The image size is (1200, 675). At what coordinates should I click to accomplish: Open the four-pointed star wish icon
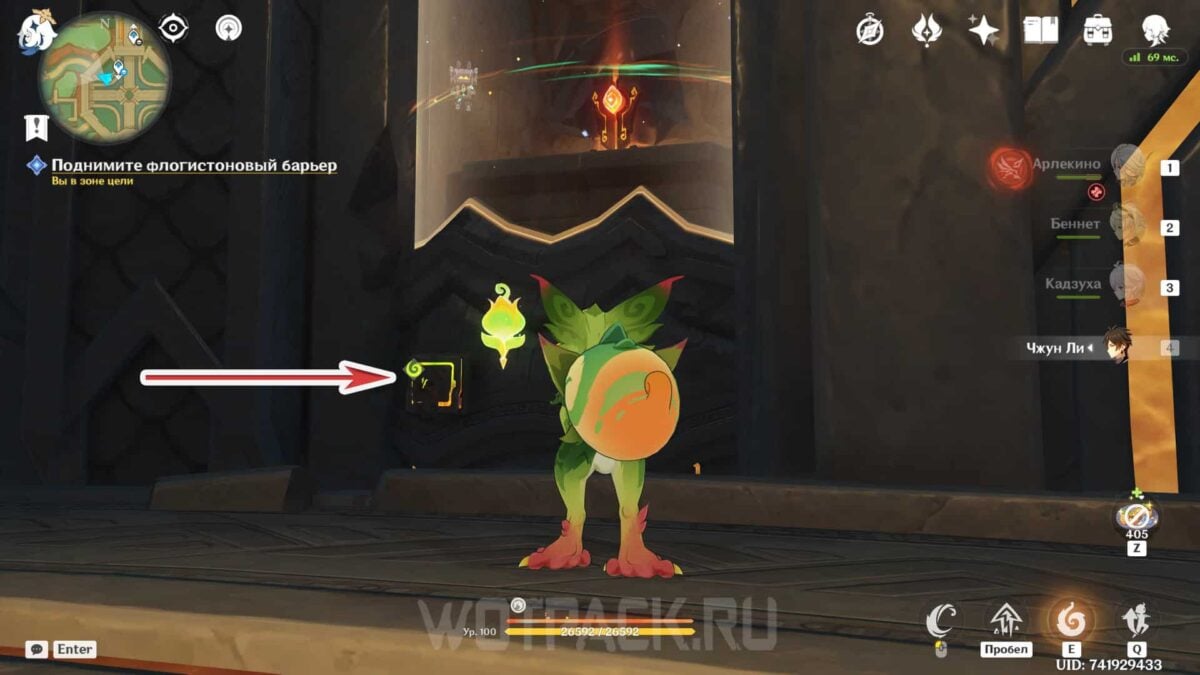click(984, 30)
